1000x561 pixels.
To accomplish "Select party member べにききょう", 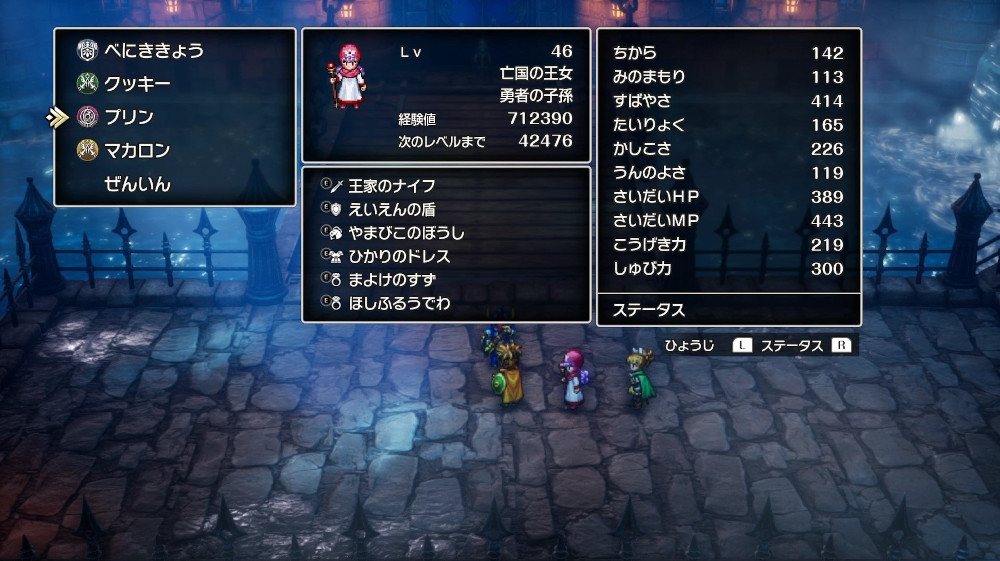I will (154, 50).
